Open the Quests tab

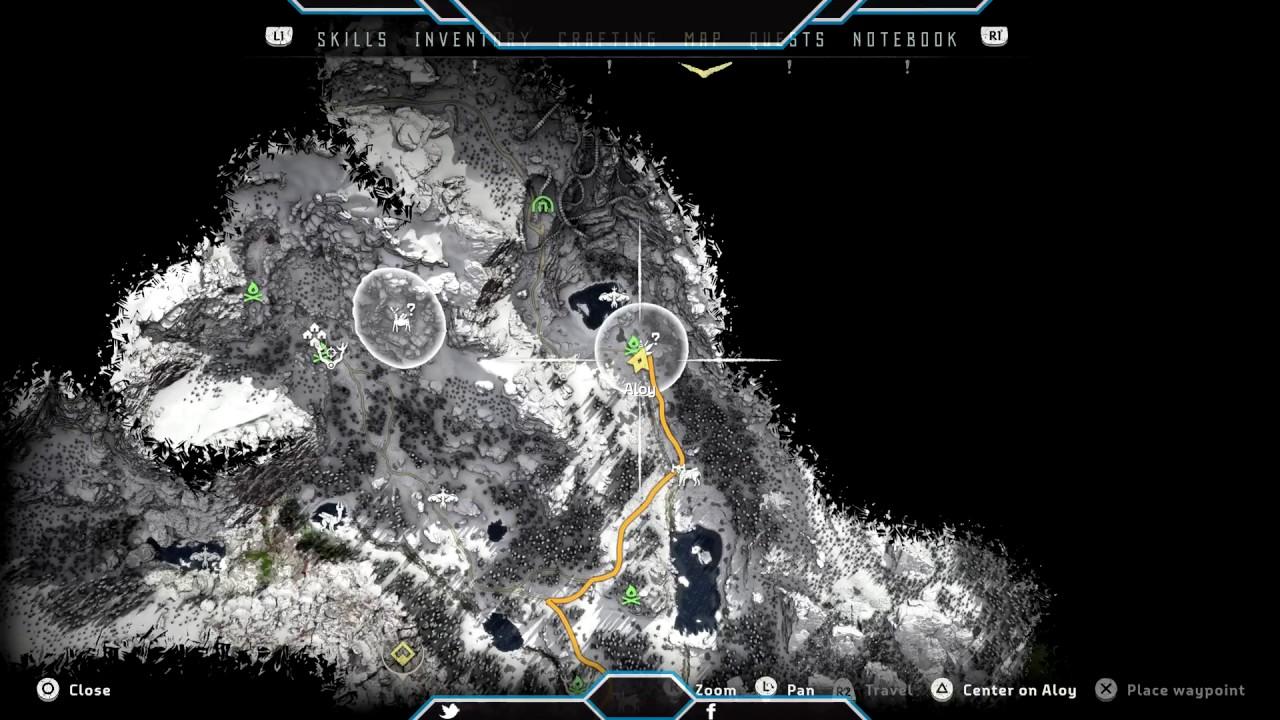(788, 40)
